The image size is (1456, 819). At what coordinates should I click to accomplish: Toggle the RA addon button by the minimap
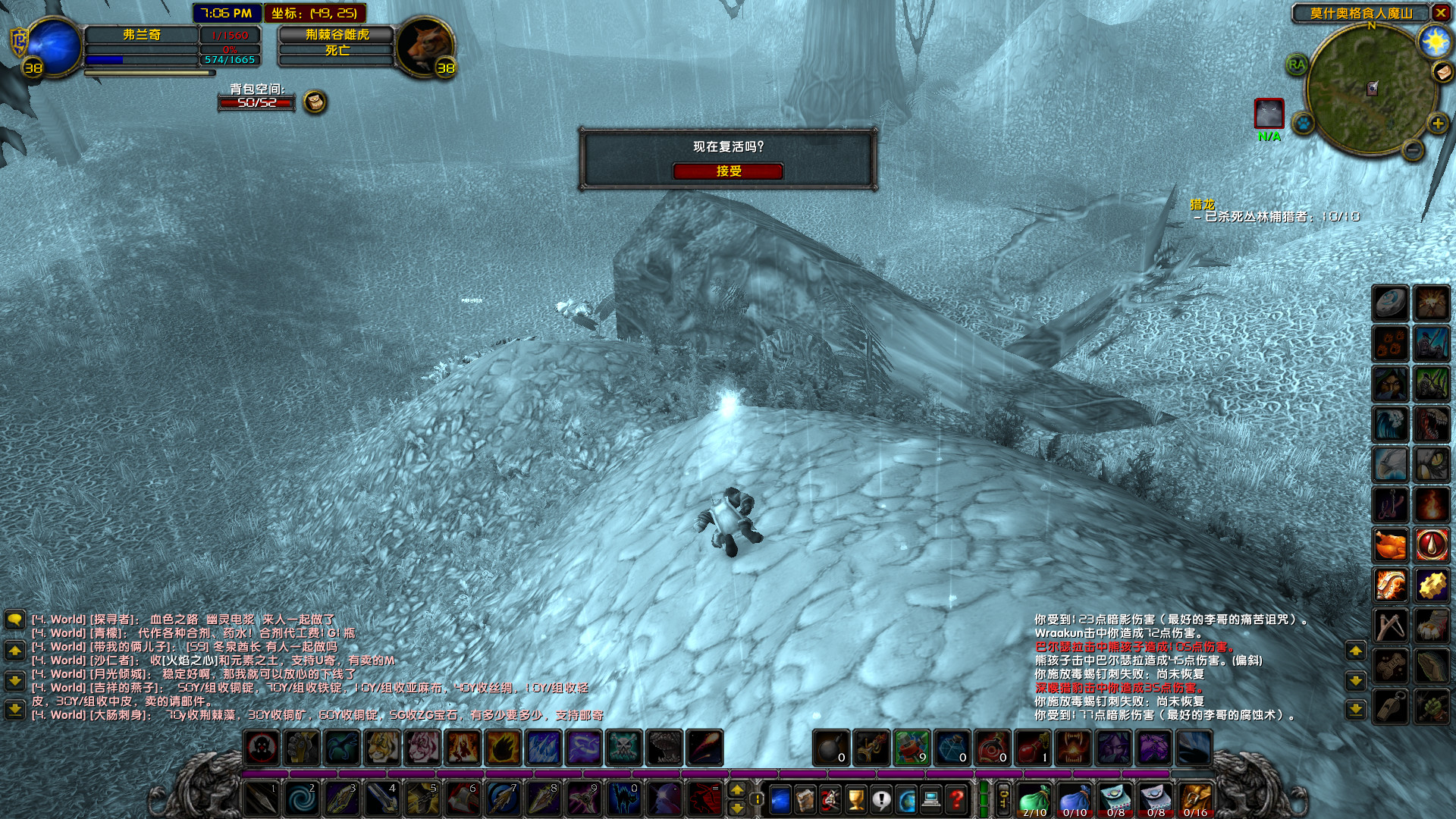[x=1297, y=64]
